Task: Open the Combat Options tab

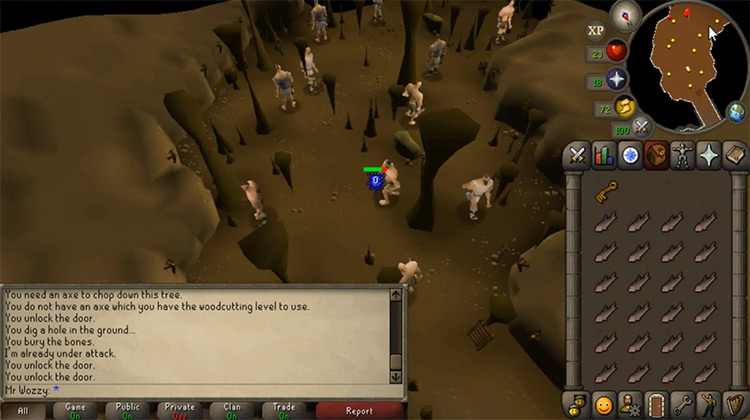Action: click(577, 155)
